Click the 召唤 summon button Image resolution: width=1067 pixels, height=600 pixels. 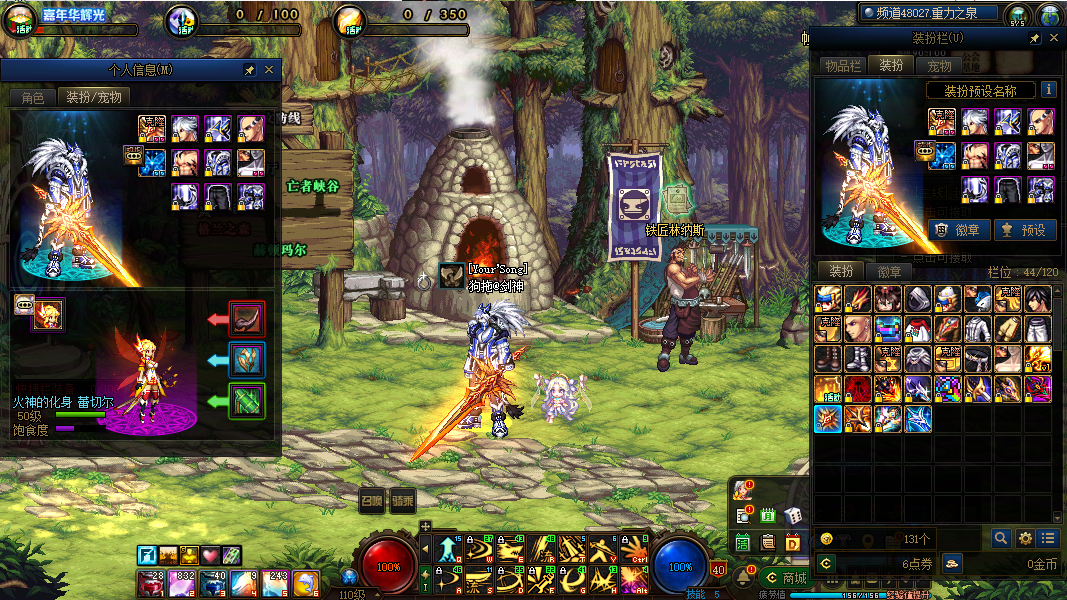[x=372, y=500]
